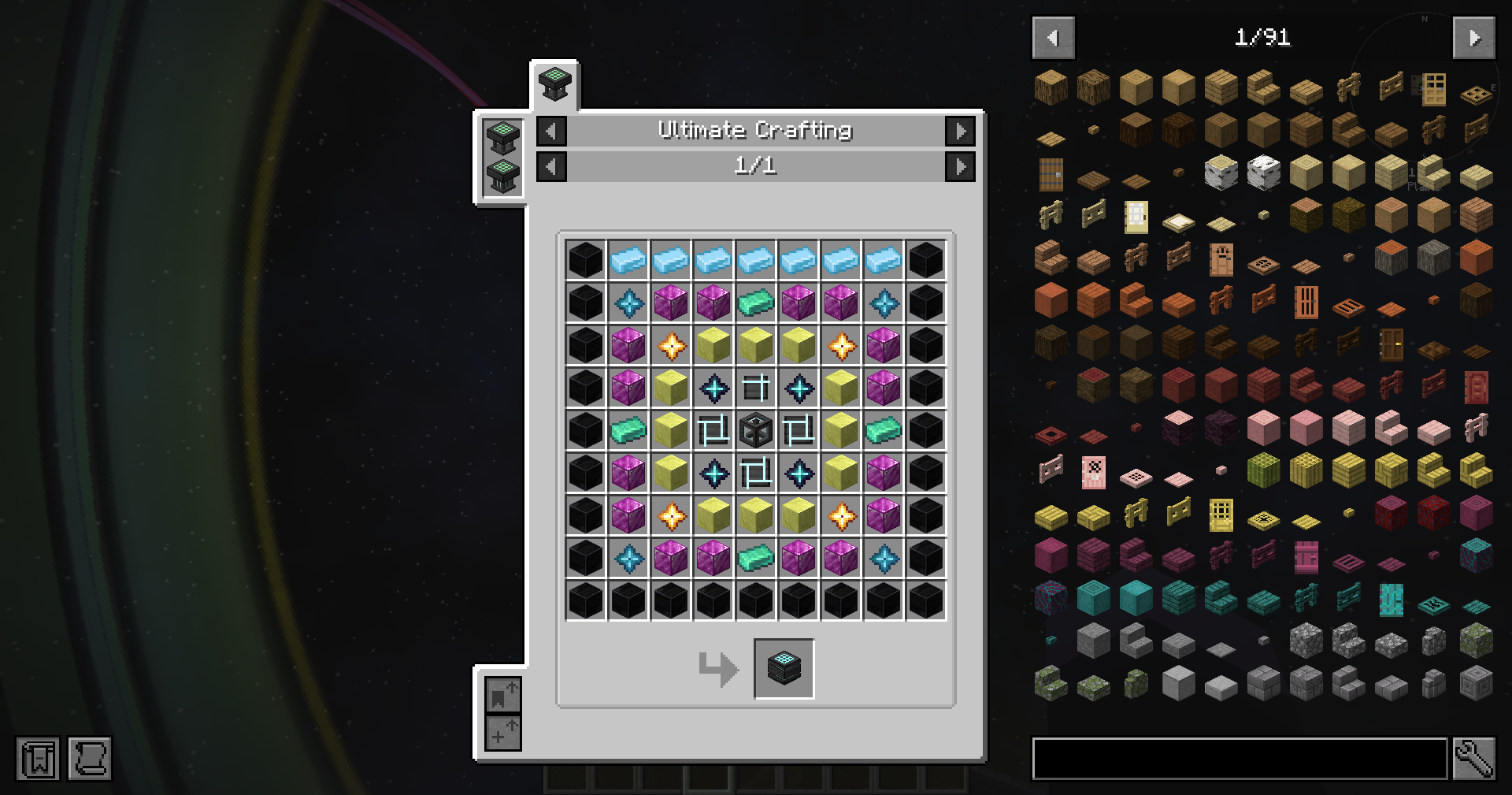Go to the next item list page
1512x795 pixels.
pos(1473,38)
